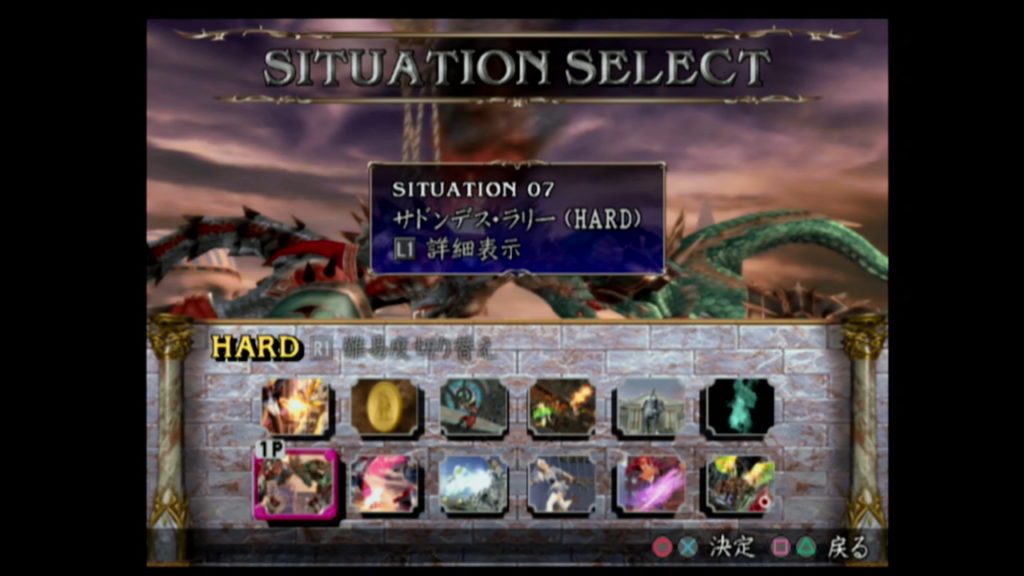
Task: Select the gold coin situation tile
Action: (385, 407)
